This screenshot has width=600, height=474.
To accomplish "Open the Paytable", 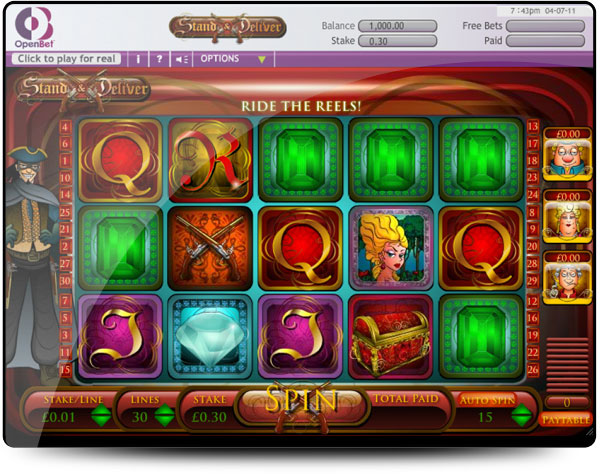I will (x=564, y=419).
